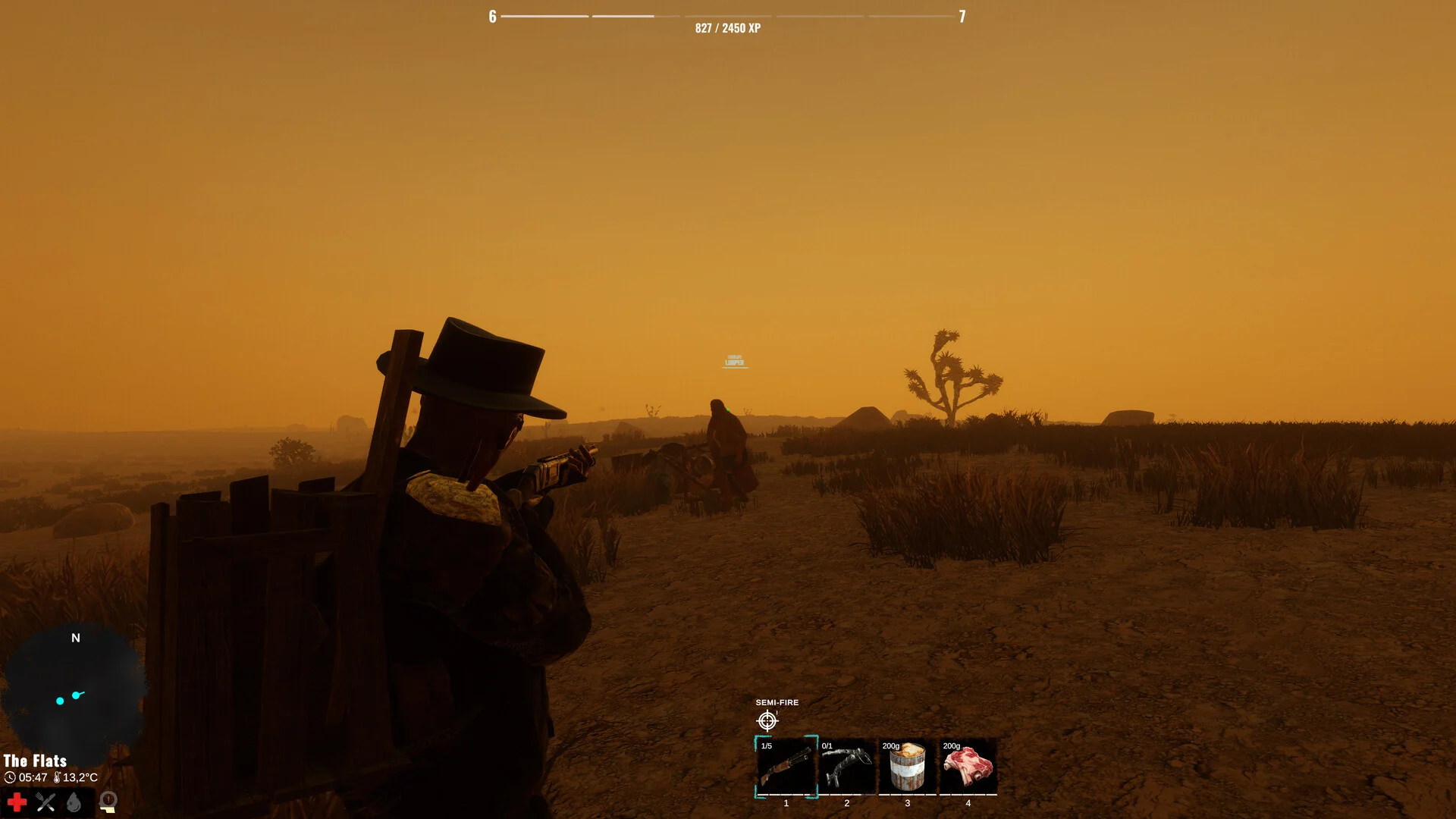Image resolution: width=1456 pixels, height=819 pixels.
Task: Click the semi-fire crosshair mode icon
Action: (767, 720)
